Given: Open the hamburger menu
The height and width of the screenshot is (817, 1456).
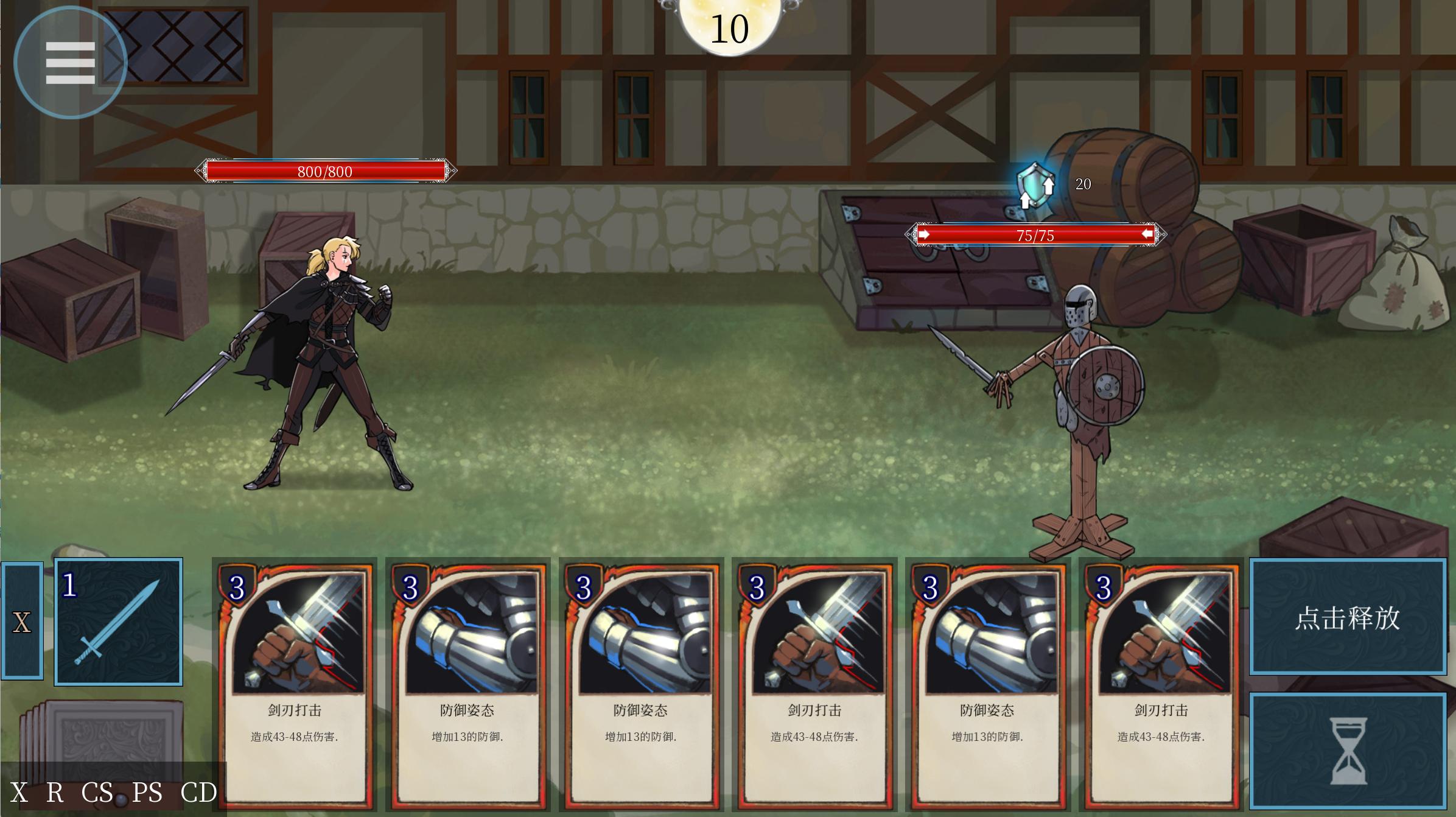Looking at the screenshot, I should (70, 62).
